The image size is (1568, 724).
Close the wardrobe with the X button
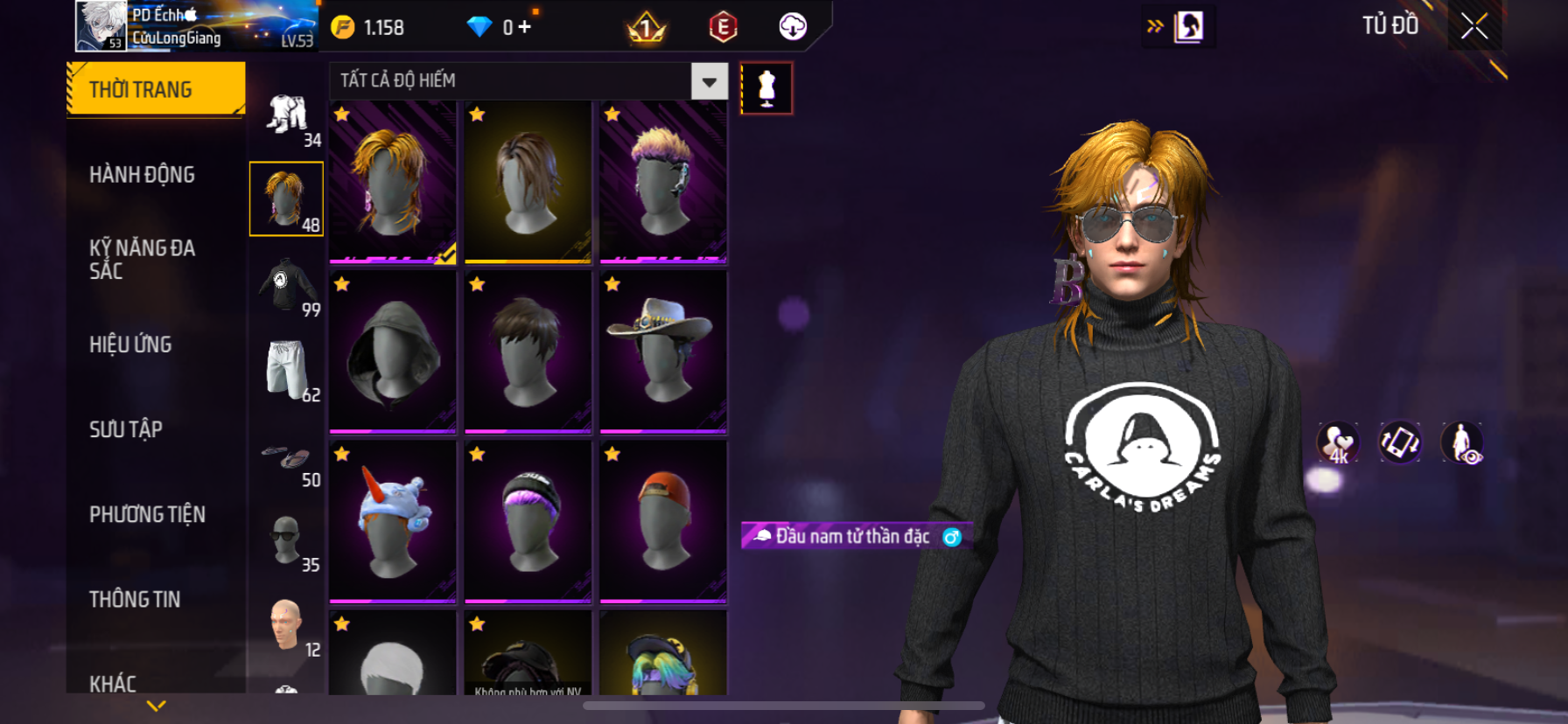(1474, 26)
